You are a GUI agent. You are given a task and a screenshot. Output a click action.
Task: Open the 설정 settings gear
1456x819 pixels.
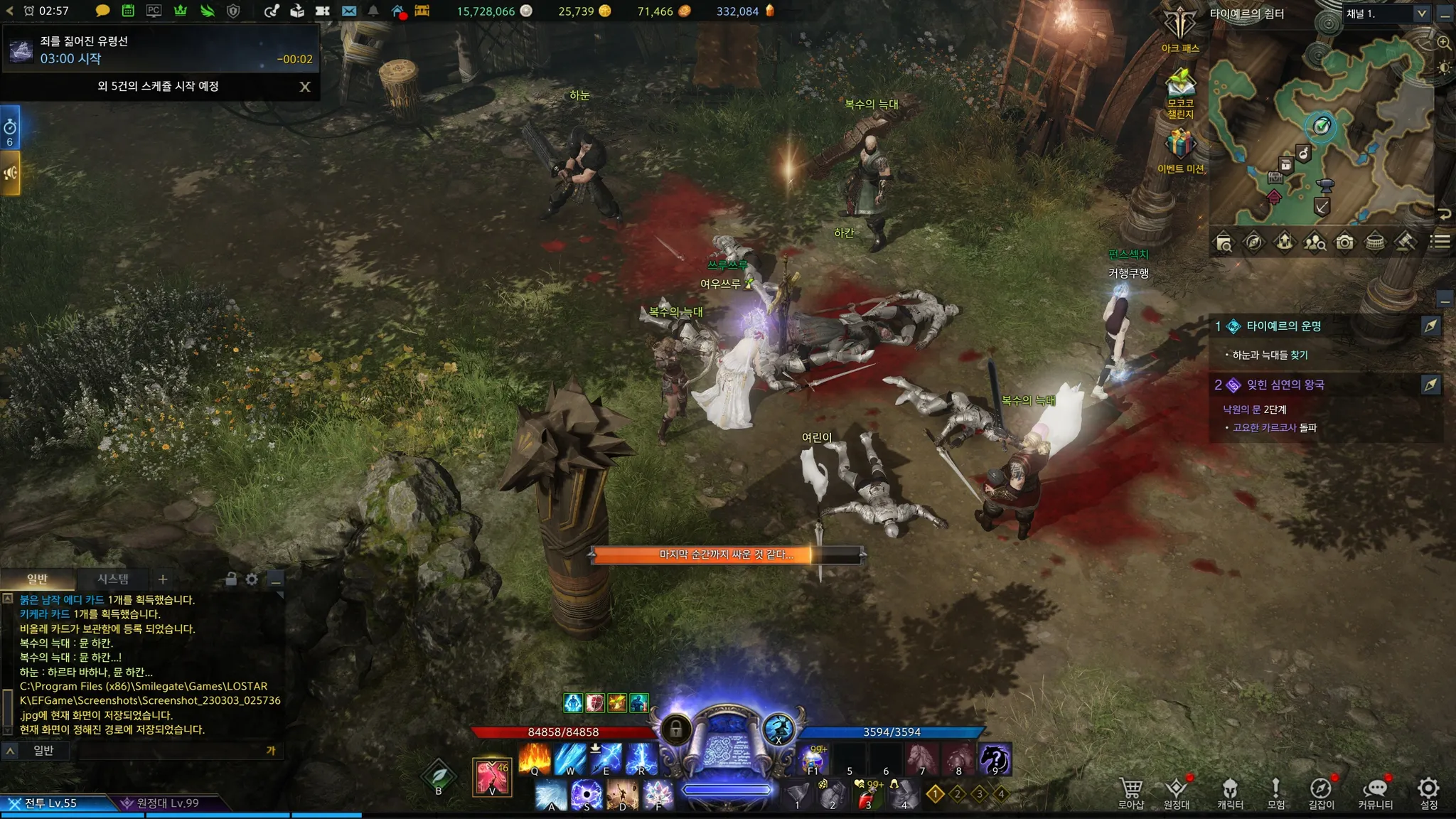coord(1428,792)
